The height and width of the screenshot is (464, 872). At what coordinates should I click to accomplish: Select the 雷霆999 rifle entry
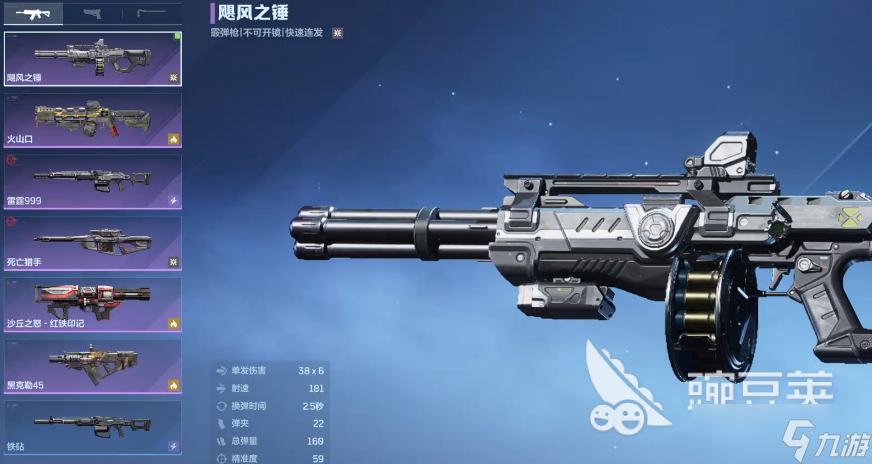click(x=93, y=181)
